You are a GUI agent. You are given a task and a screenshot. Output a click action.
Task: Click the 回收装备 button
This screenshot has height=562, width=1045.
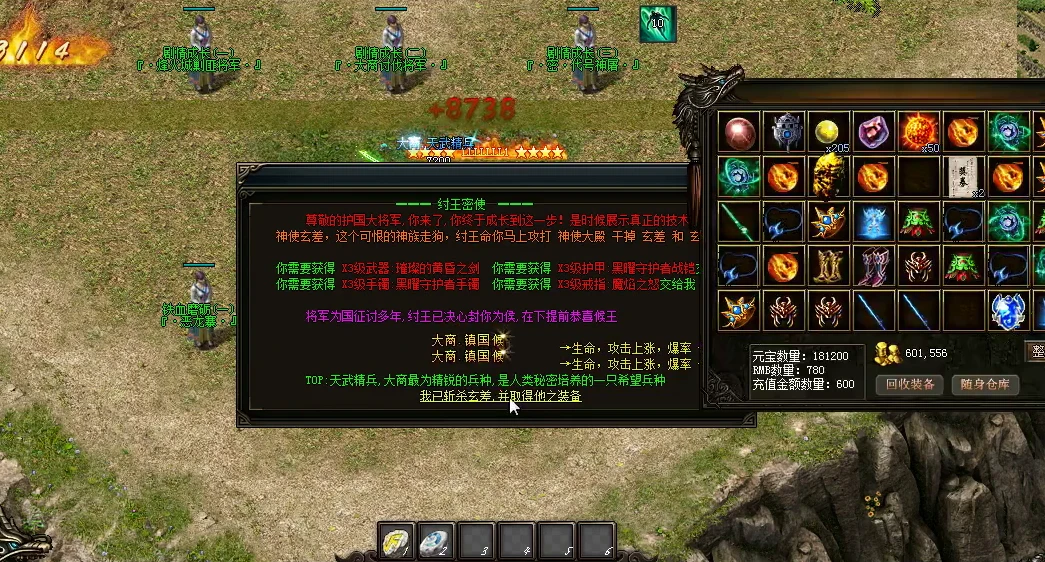click(909, 384)
